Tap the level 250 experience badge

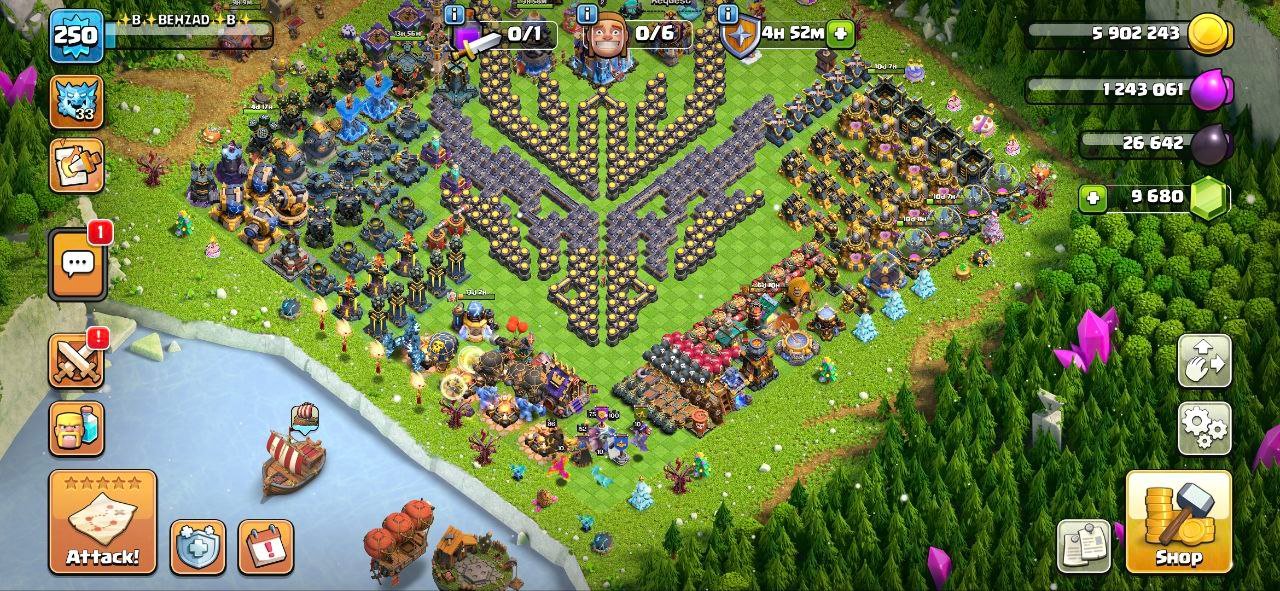click(x=76, y=36)
